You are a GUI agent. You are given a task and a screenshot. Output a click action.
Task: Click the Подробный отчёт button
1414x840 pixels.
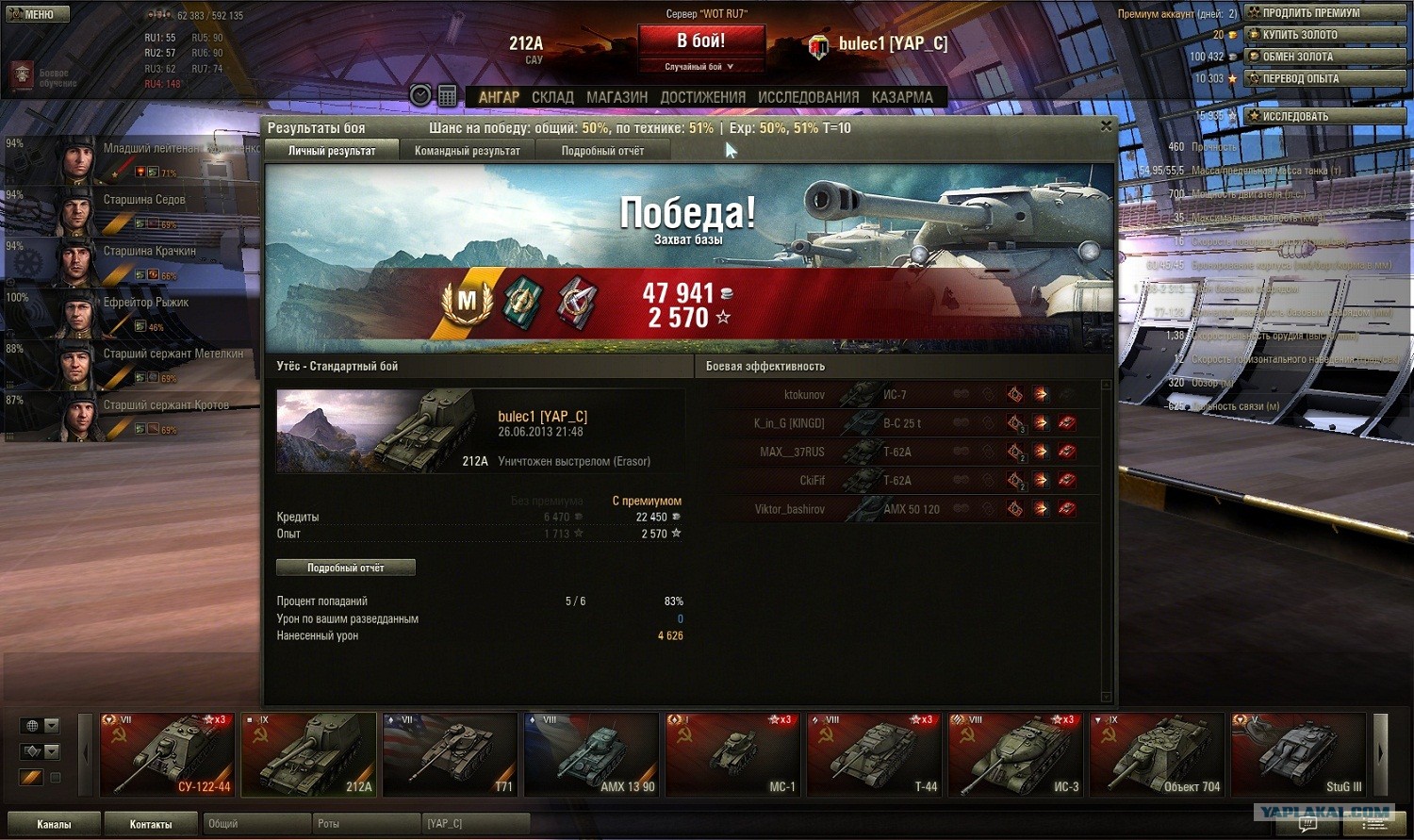click(345, 568)
